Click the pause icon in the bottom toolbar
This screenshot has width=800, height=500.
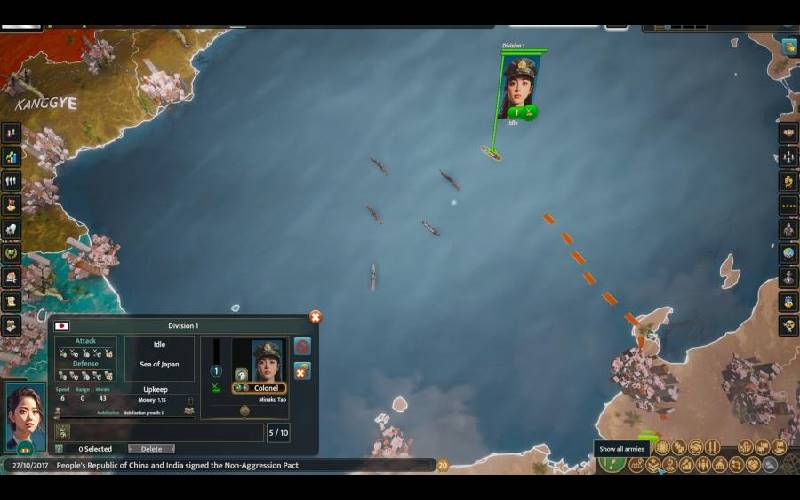coord(713,447)
